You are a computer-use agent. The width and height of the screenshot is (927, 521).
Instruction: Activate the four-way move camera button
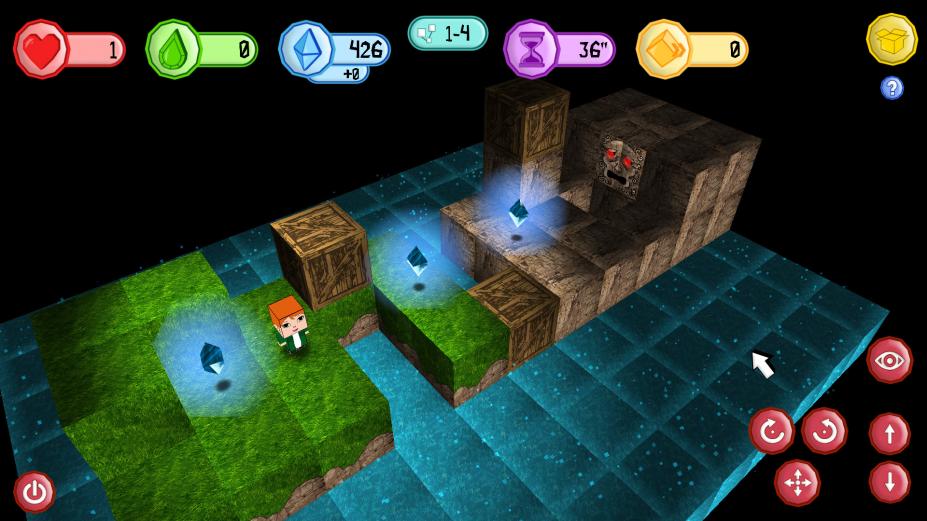tap(797, 483)
